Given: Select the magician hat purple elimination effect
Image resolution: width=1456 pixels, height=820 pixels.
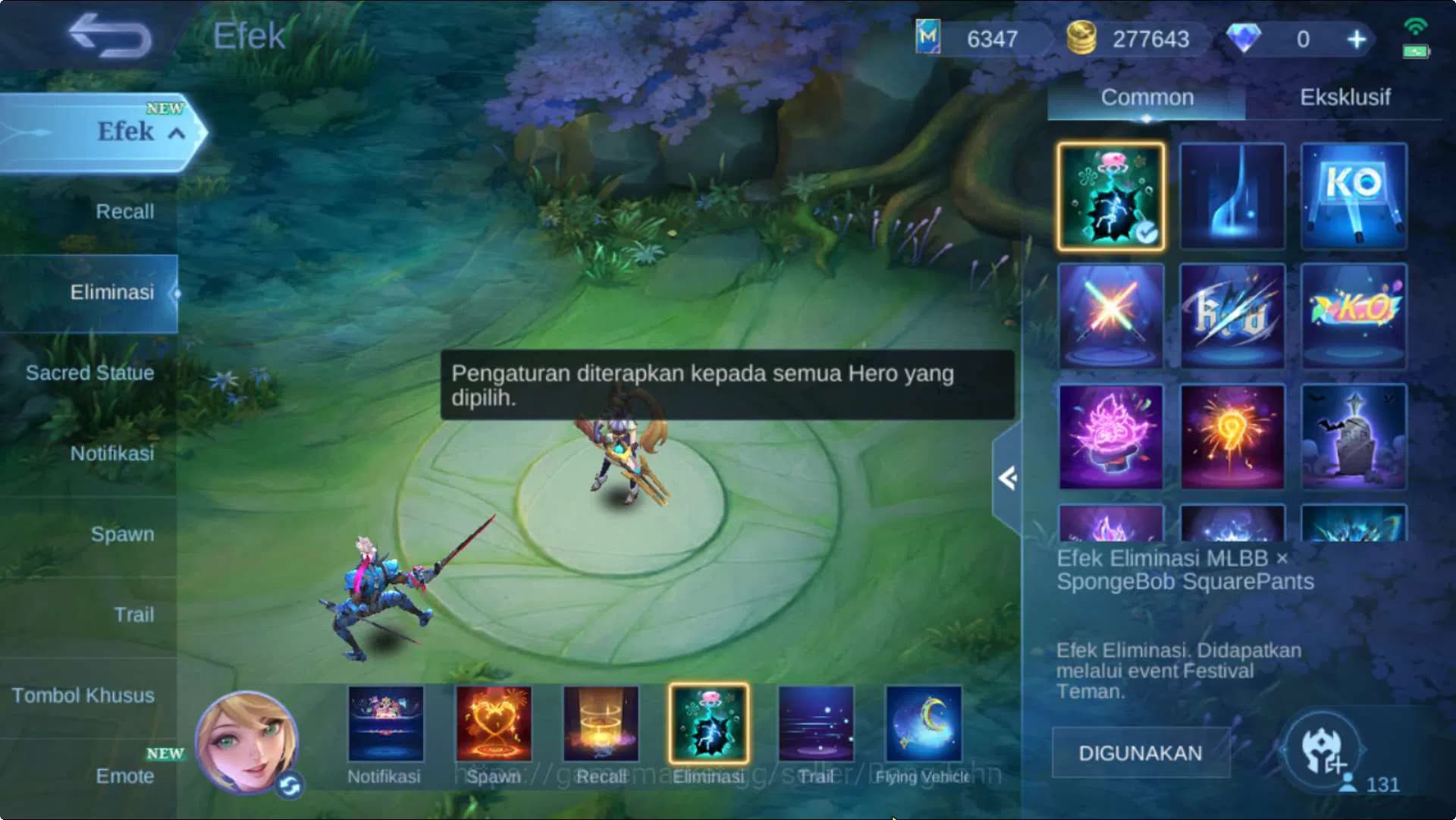Looking at the screenshot, I should [x=1110, y=436].
